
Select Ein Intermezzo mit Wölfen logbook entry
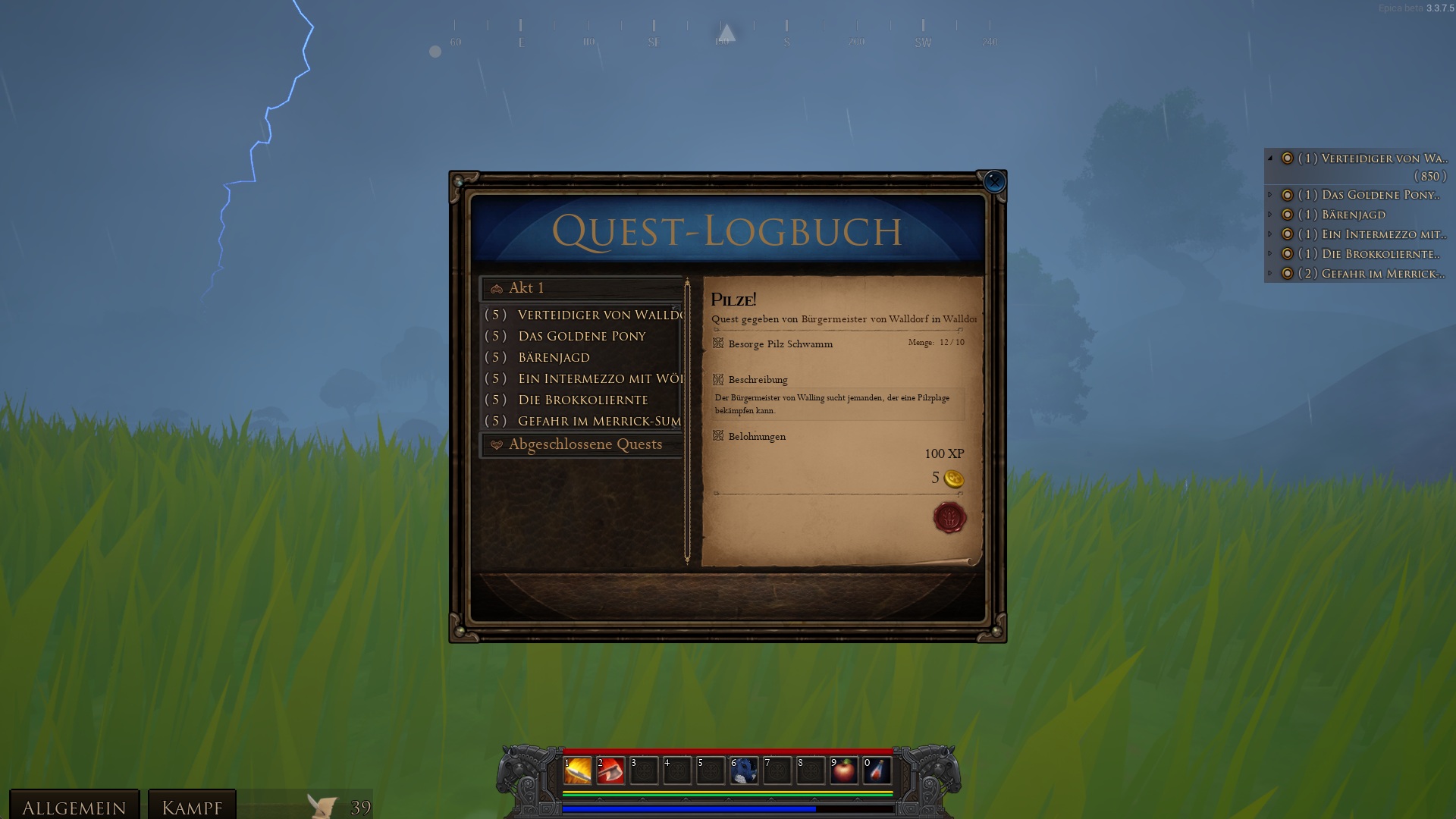point(599,378)
